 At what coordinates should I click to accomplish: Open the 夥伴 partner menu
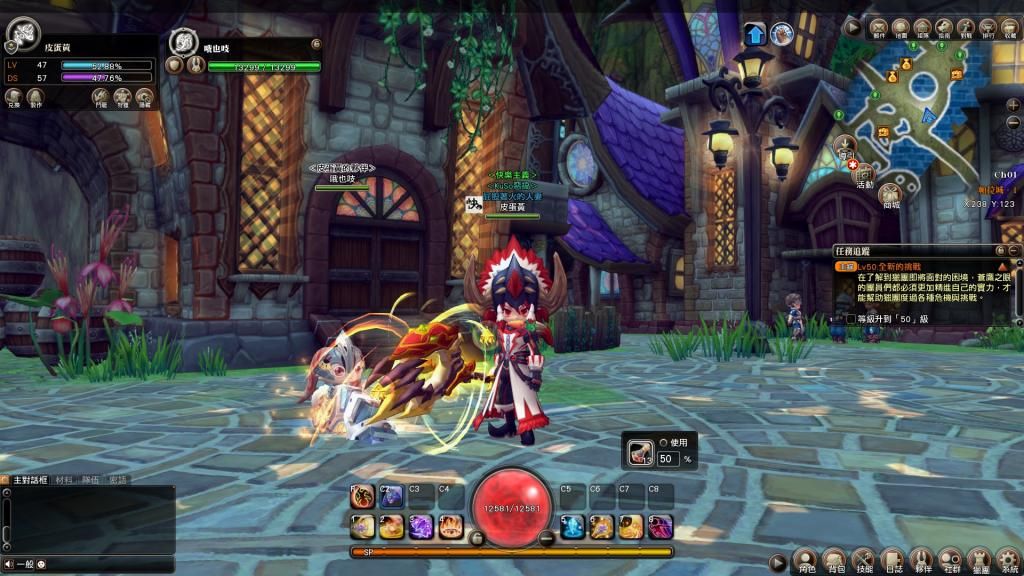tap(923, 560)
